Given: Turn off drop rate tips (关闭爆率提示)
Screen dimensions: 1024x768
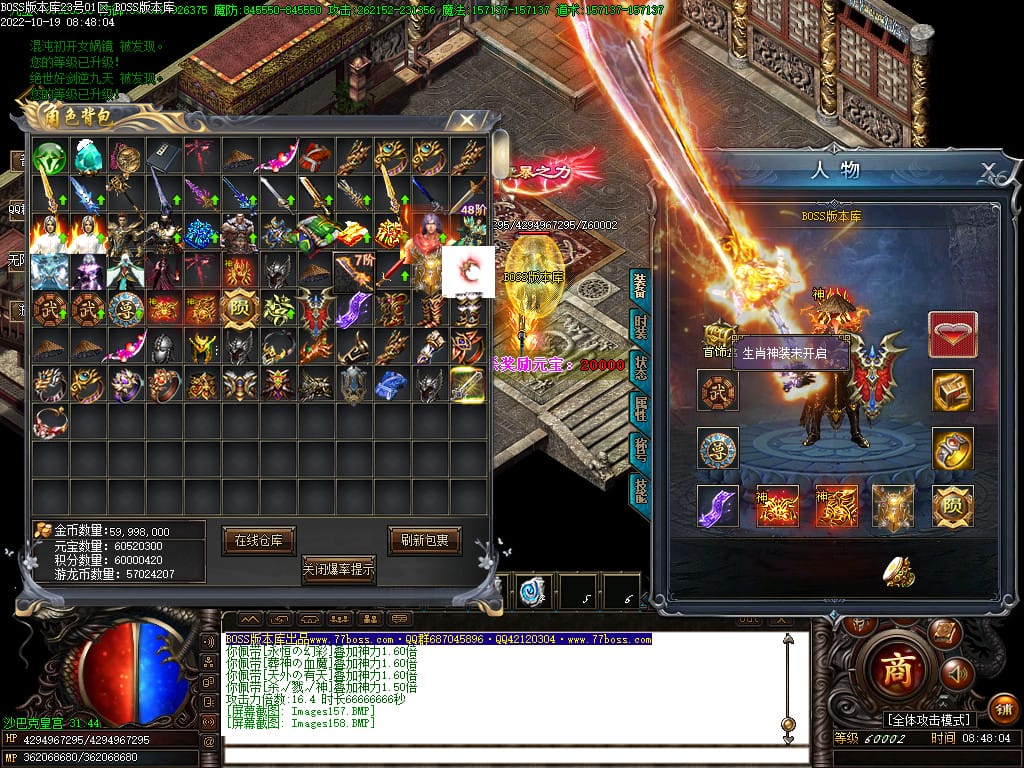Looking at the screenshot, I should coord(339,569).
